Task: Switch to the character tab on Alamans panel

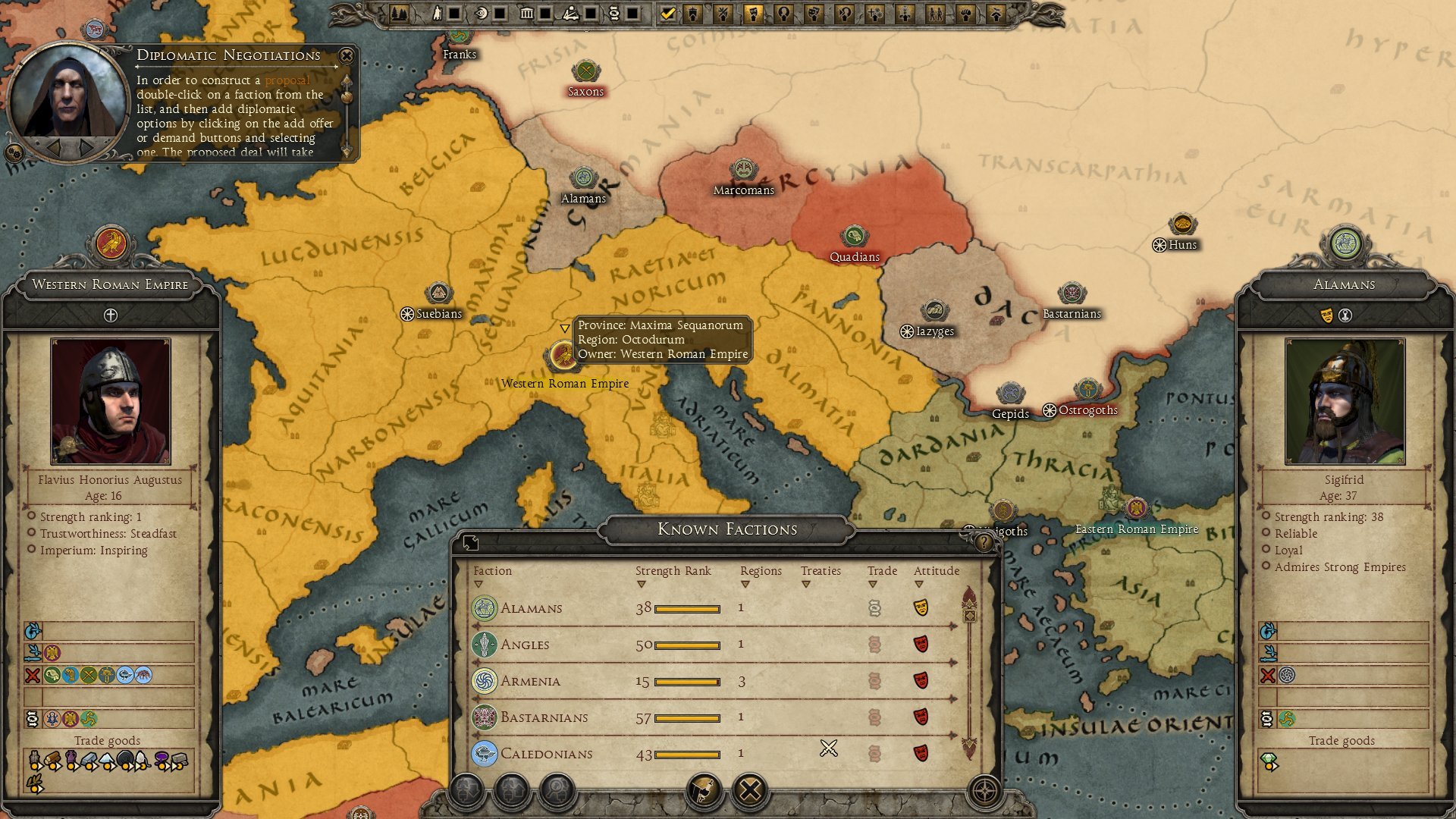Action: 1345,314
